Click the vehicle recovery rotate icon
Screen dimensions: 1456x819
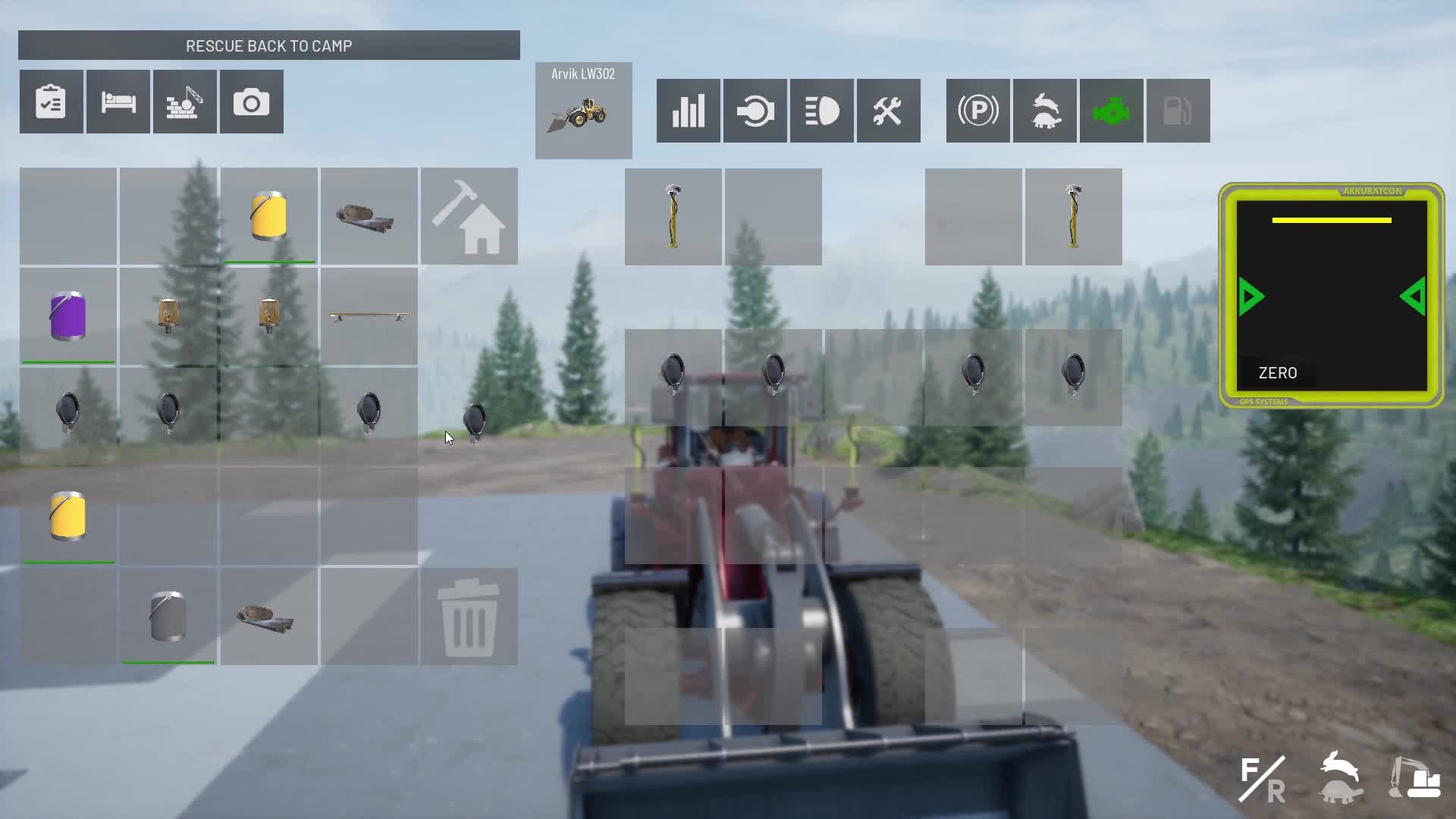point(755,111)
